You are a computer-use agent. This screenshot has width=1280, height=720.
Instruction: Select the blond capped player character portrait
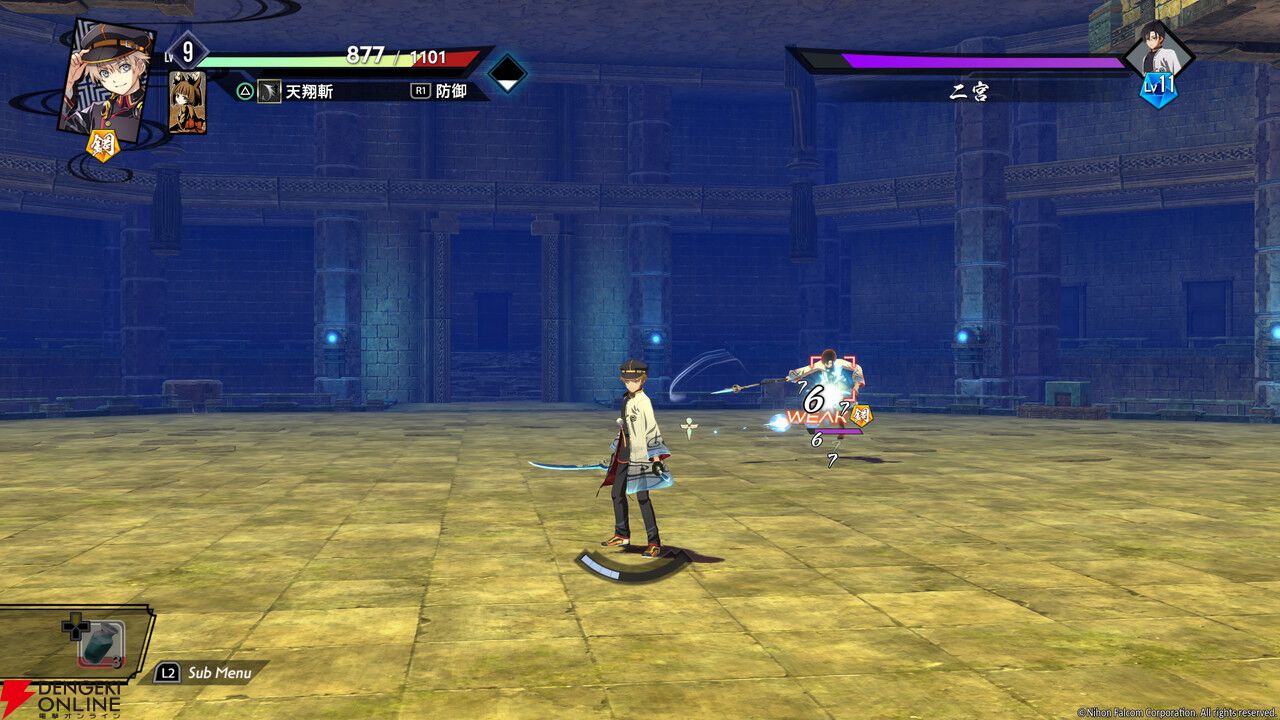point(106,78)
